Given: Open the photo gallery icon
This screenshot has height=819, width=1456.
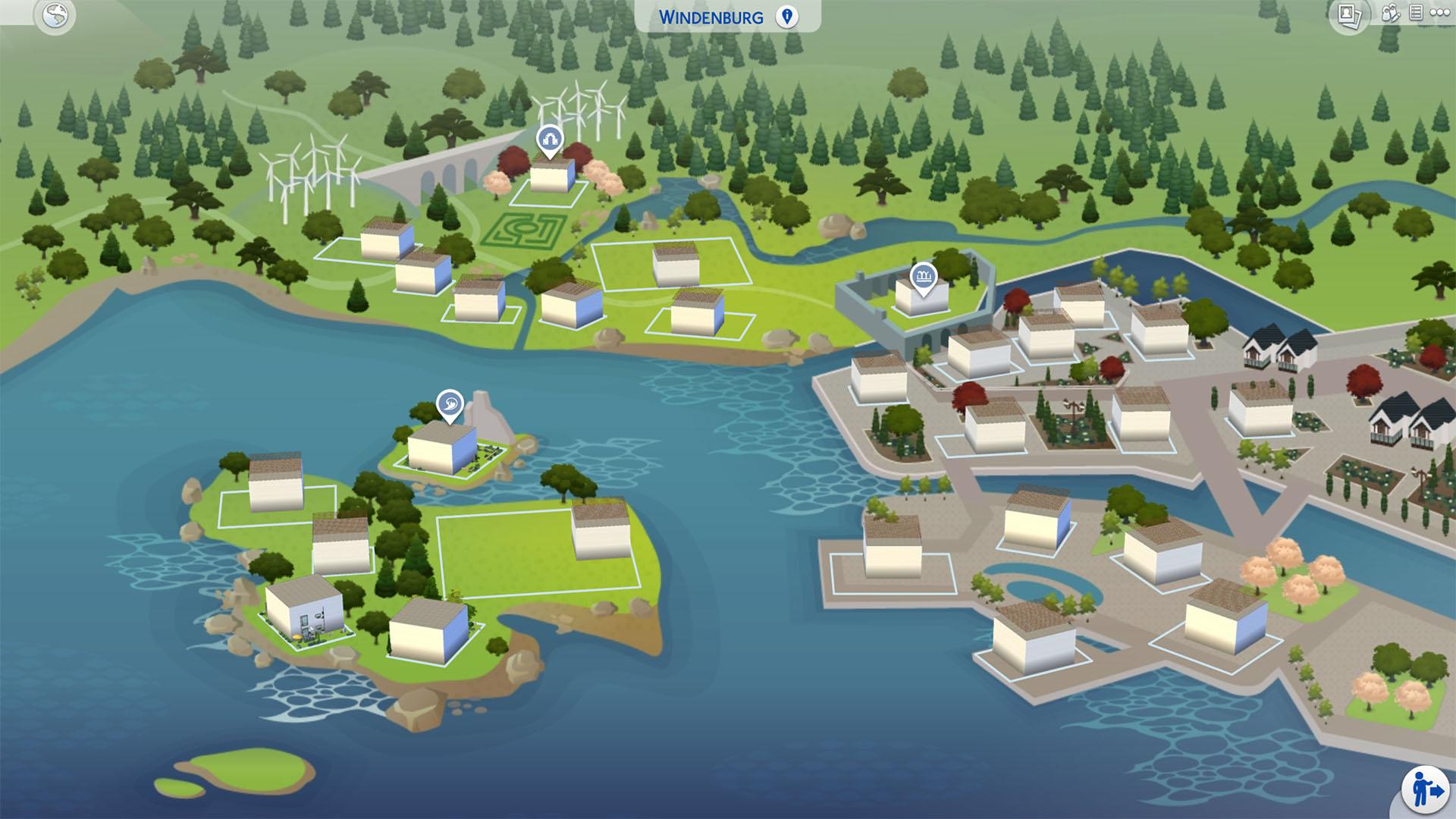Looking at the screenshot, I should click(1348, 15).
